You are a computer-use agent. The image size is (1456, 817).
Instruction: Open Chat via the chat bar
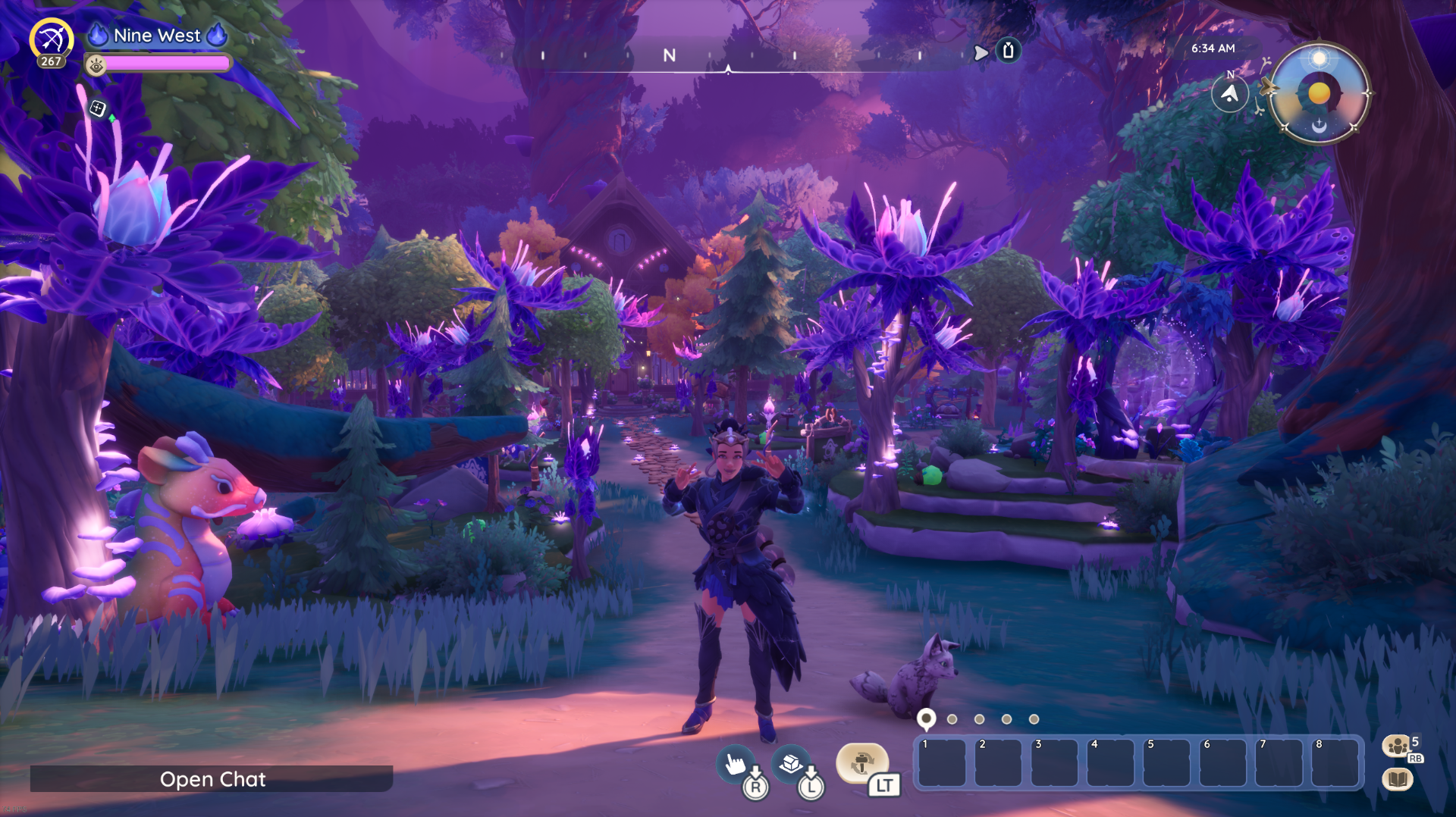[212, 779]
